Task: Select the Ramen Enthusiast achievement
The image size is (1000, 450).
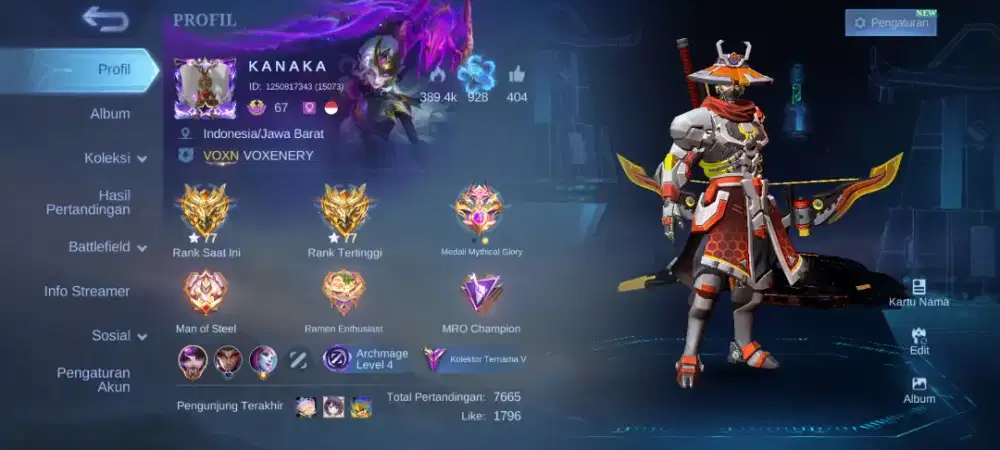Action: pos(344,293)
